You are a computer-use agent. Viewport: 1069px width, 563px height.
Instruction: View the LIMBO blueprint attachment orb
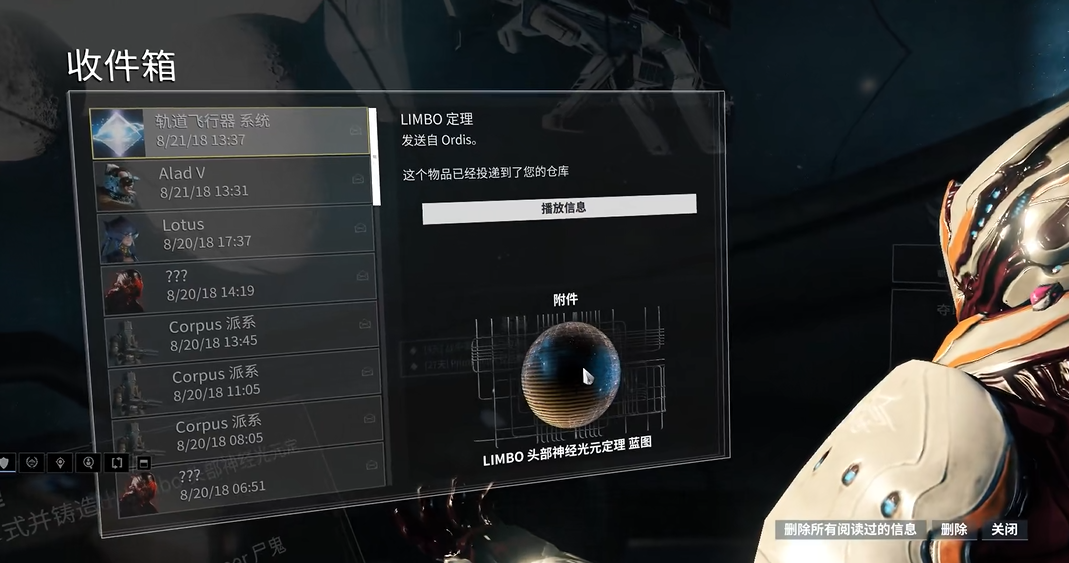click(569, 375)
